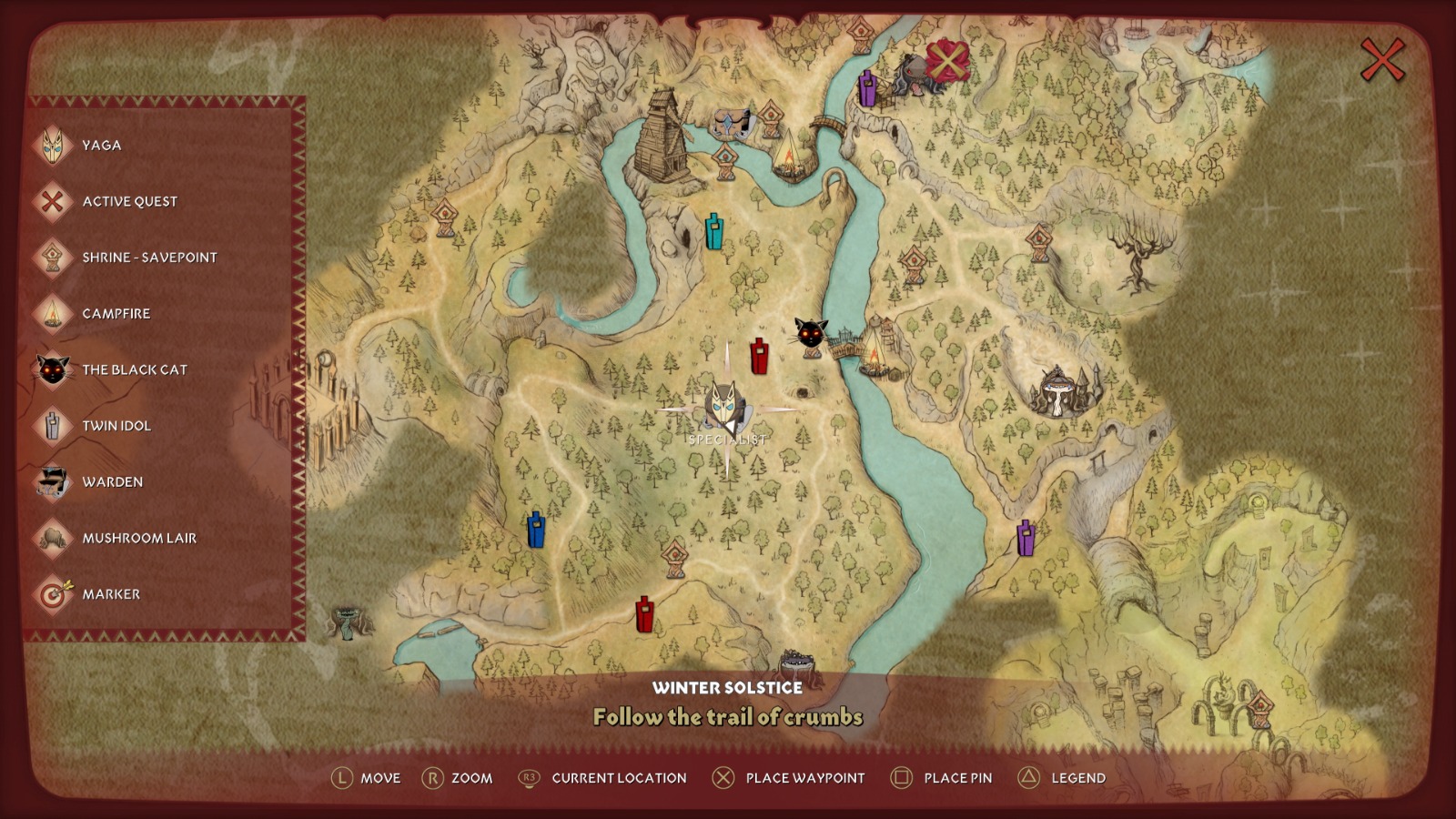
Task: Close the map with the X button
Action: (x=1381, y=61)
